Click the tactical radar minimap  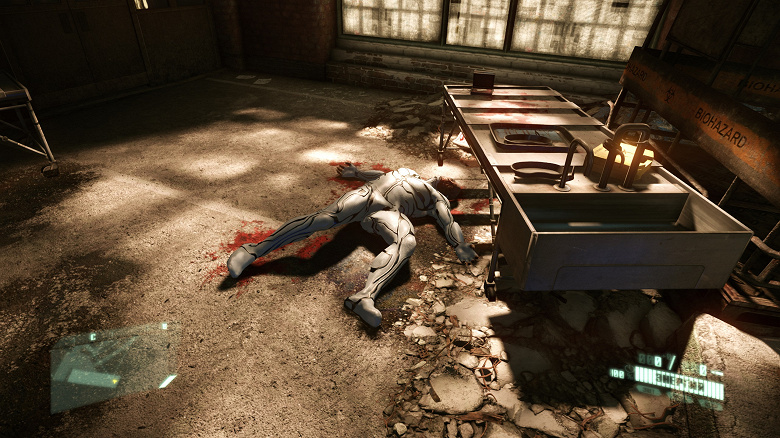[112, 367]
